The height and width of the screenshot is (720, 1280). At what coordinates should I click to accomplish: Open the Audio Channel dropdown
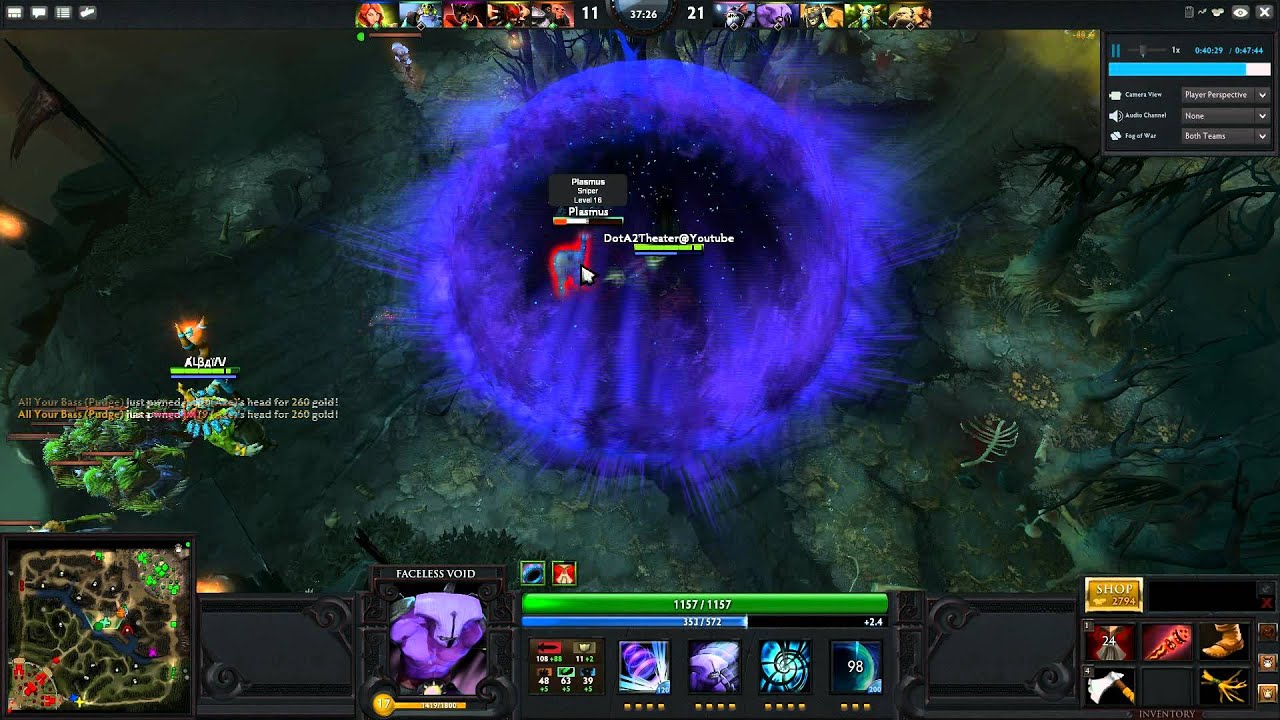[x=1225, y=116]
